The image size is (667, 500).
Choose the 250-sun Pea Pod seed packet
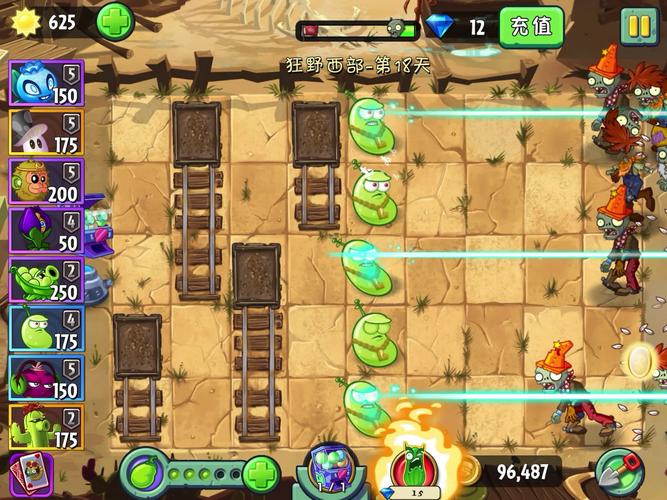coord(46,280)
